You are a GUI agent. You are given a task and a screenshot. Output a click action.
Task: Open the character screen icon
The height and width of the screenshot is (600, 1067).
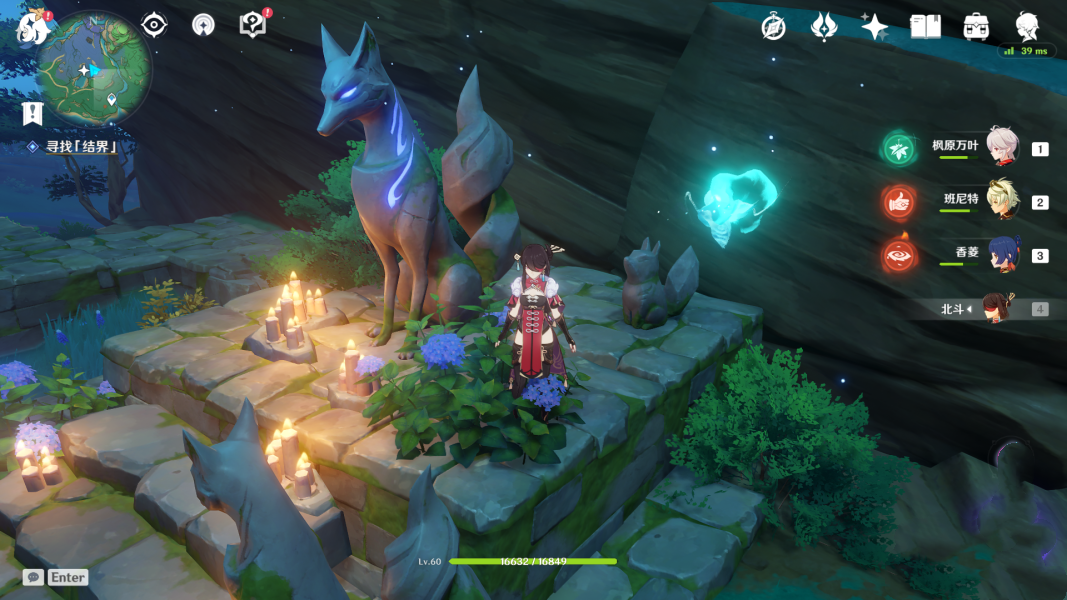pyautogui.click(x=1027, y=27)
